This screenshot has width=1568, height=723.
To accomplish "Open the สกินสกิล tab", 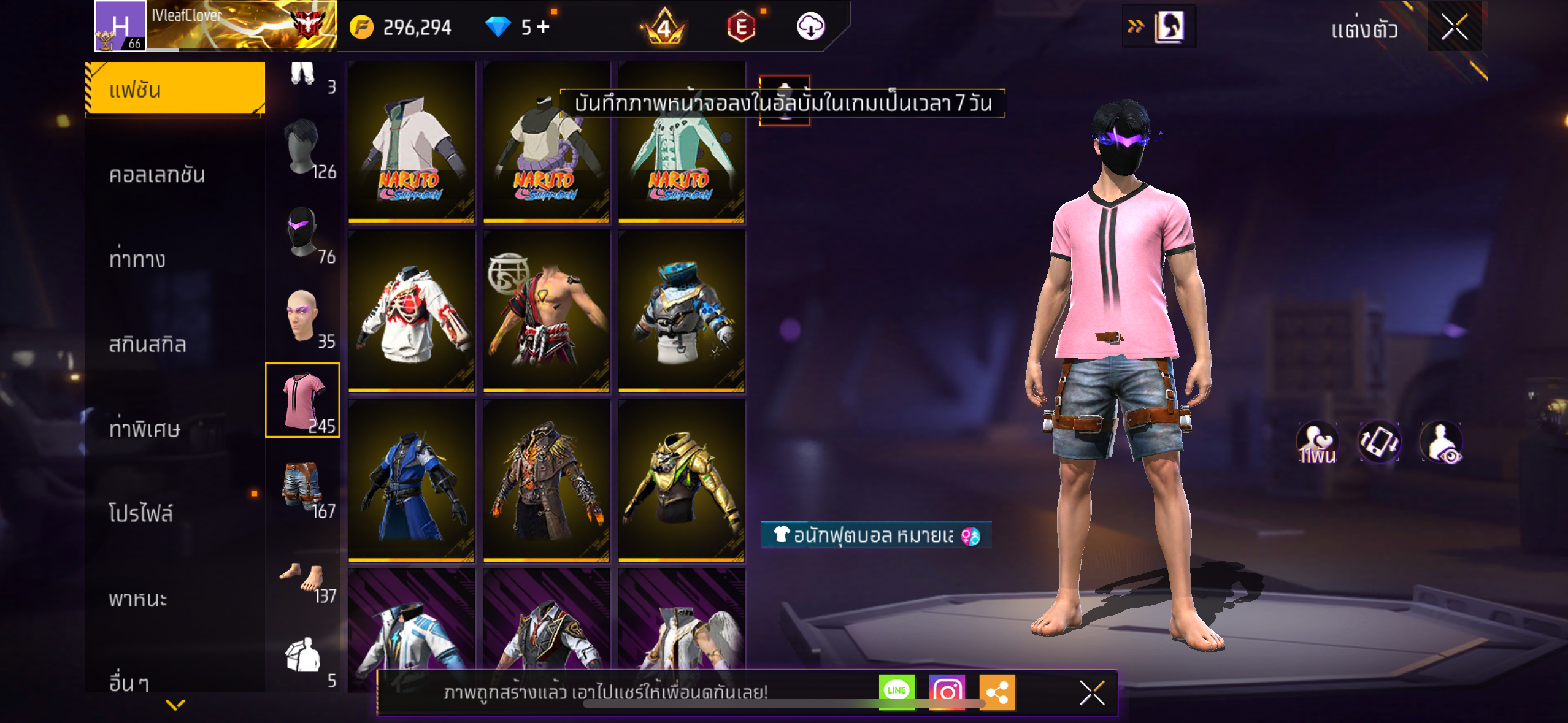I will point(147,344).
